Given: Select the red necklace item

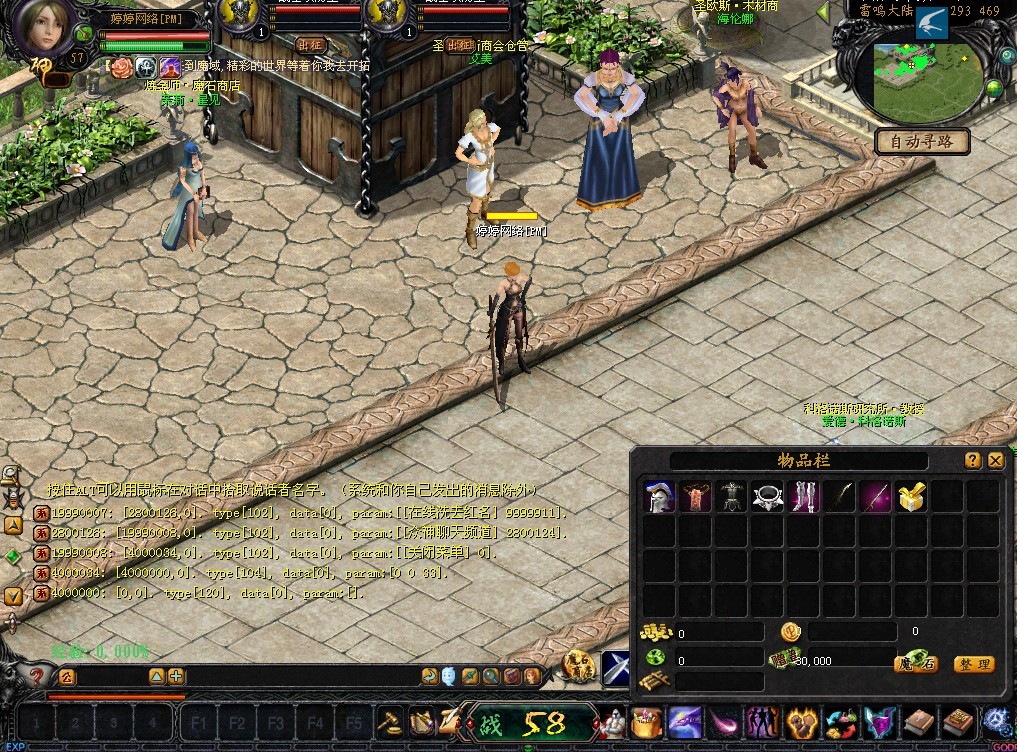Looking at the screenshot, I should [695, 497].
